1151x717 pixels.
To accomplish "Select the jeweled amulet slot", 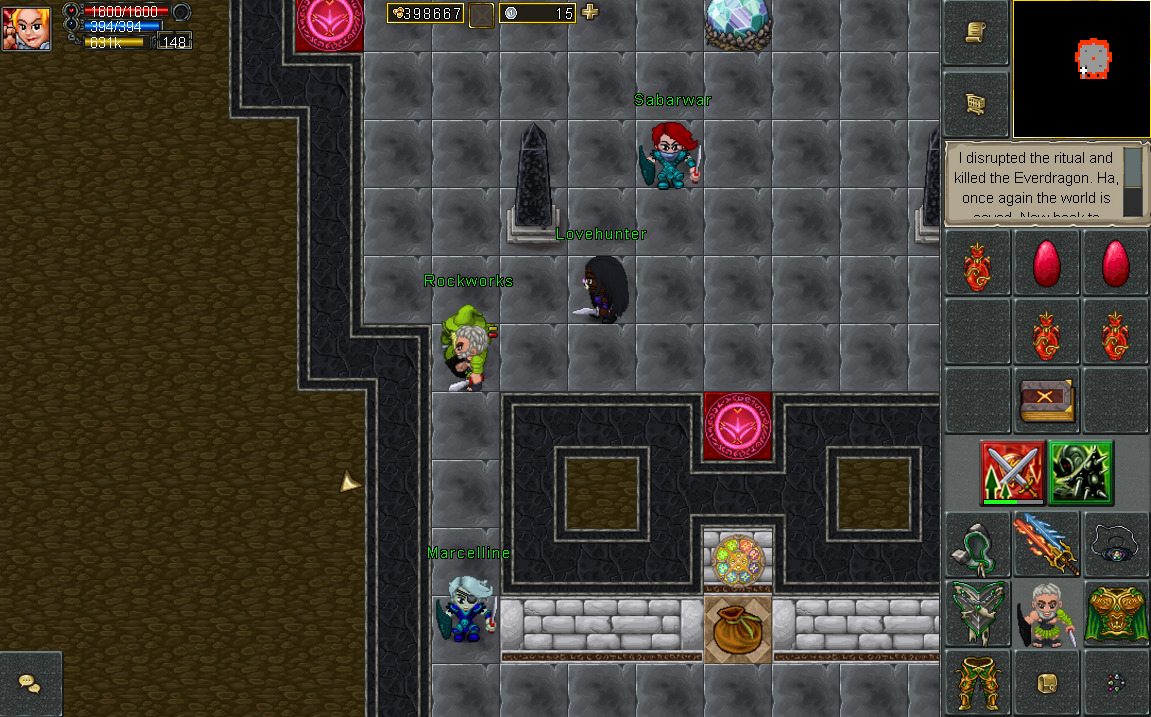I will point(1116,544).
